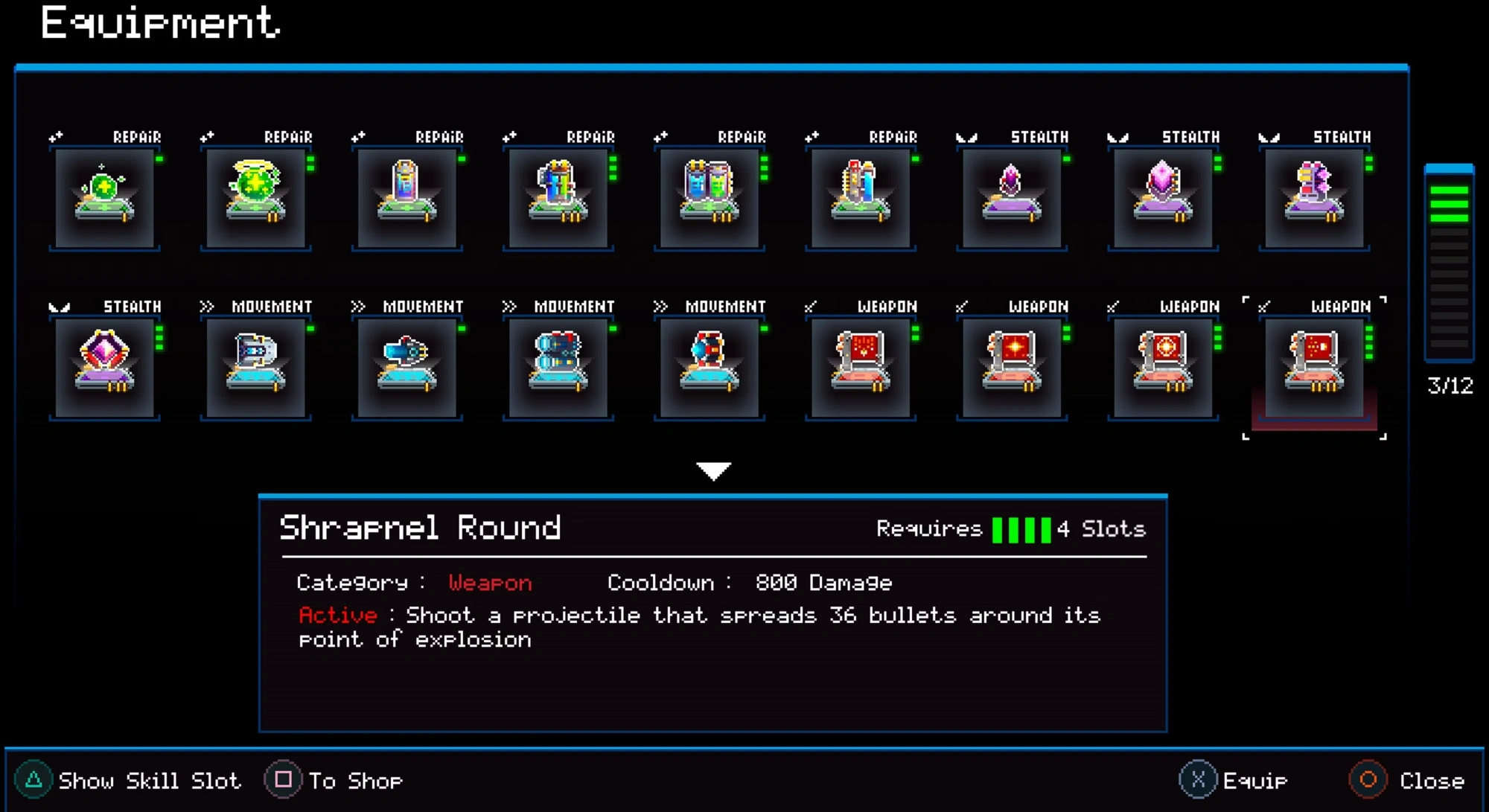Screen dimensions: 1489x812
Task: Select the crosshair target Weapon item
Action: coord(1162,368)
